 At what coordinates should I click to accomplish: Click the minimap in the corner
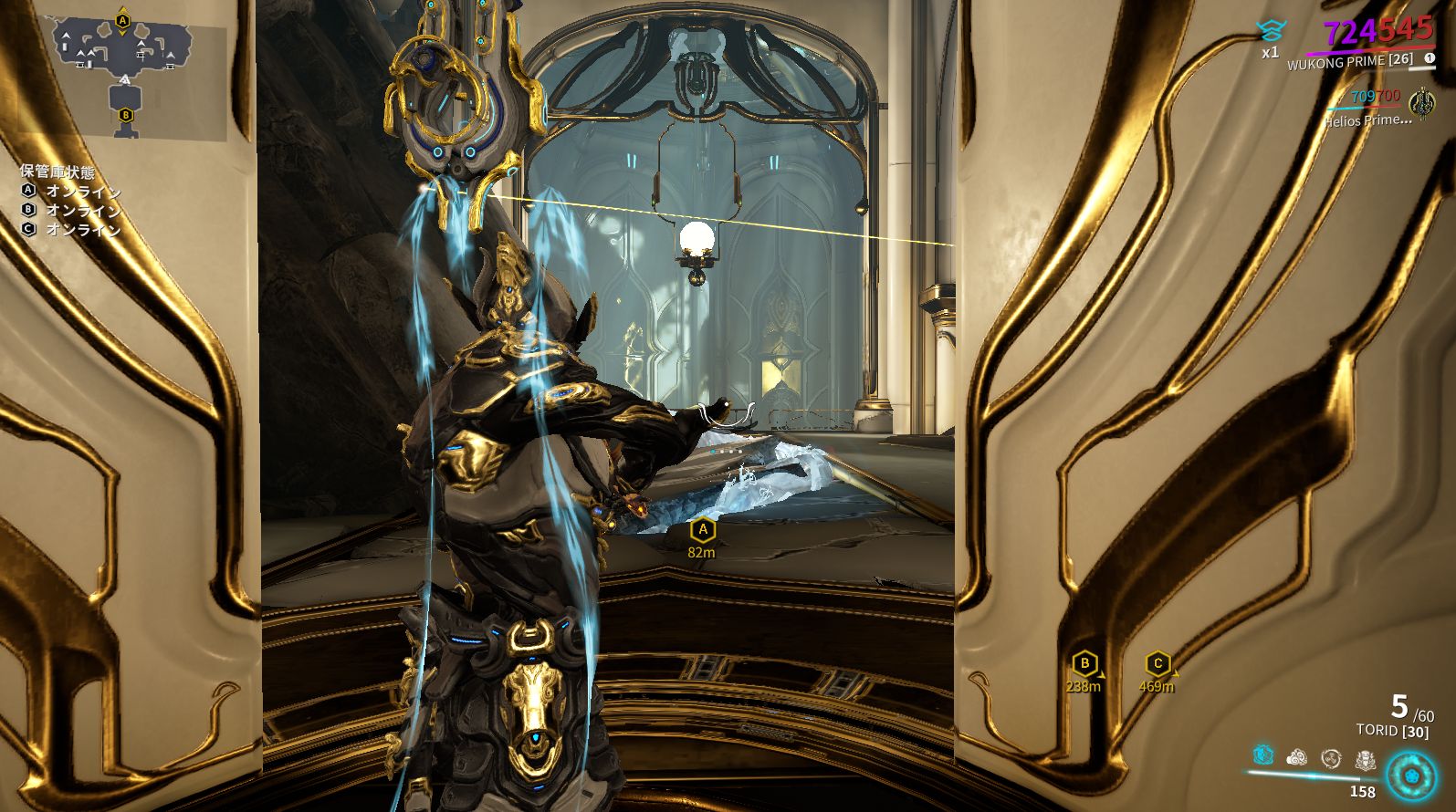tap(124, 75)
